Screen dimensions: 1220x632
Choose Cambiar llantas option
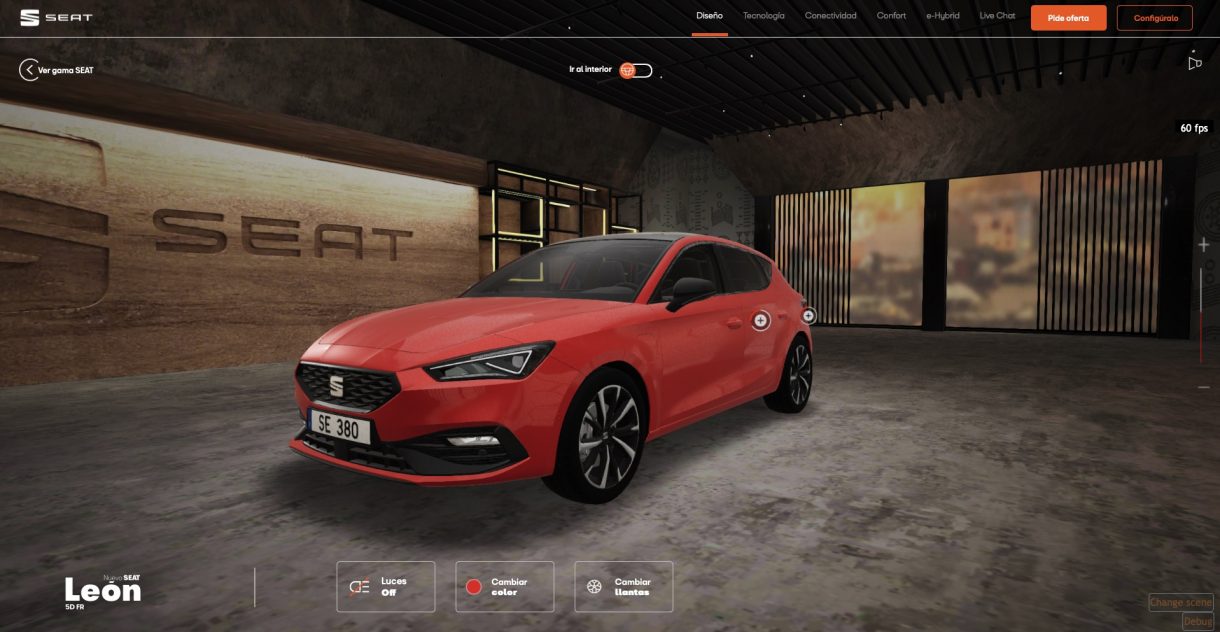pos(623,587)
